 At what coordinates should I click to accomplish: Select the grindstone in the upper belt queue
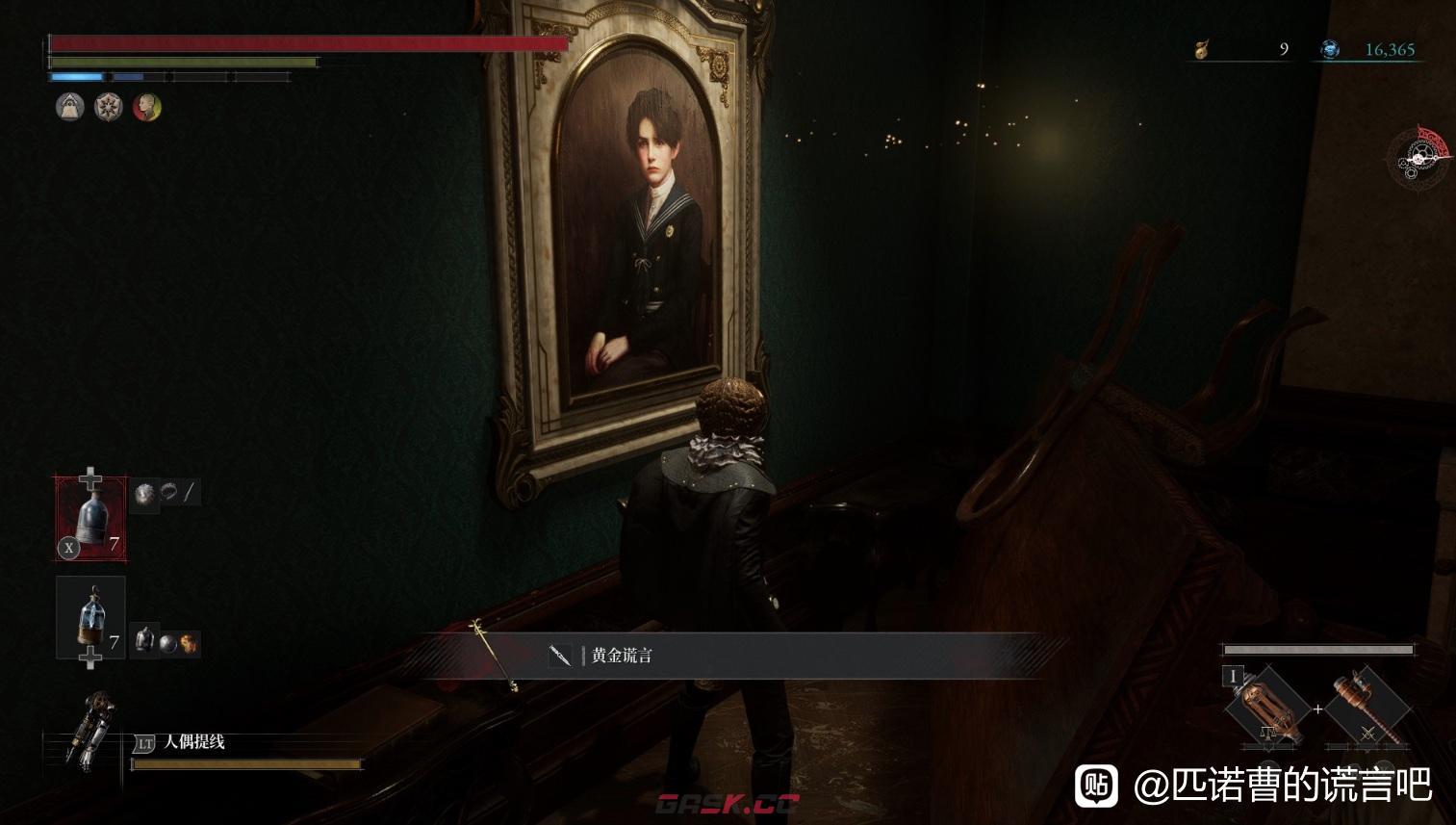(145, 494)
